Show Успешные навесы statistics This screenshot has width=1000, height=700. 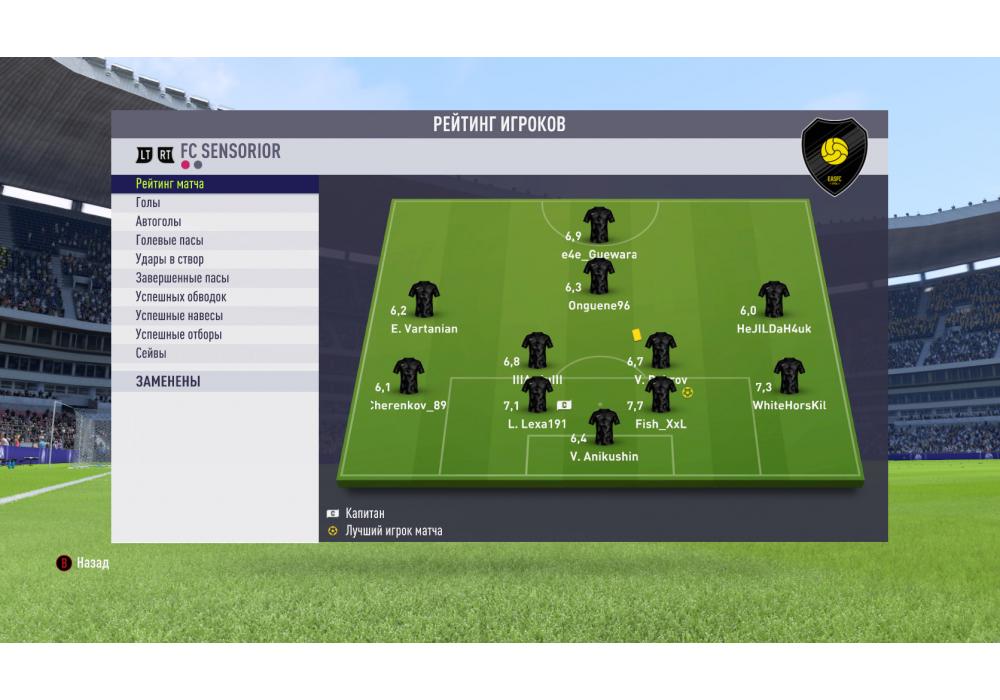click(x=215, y=316)
